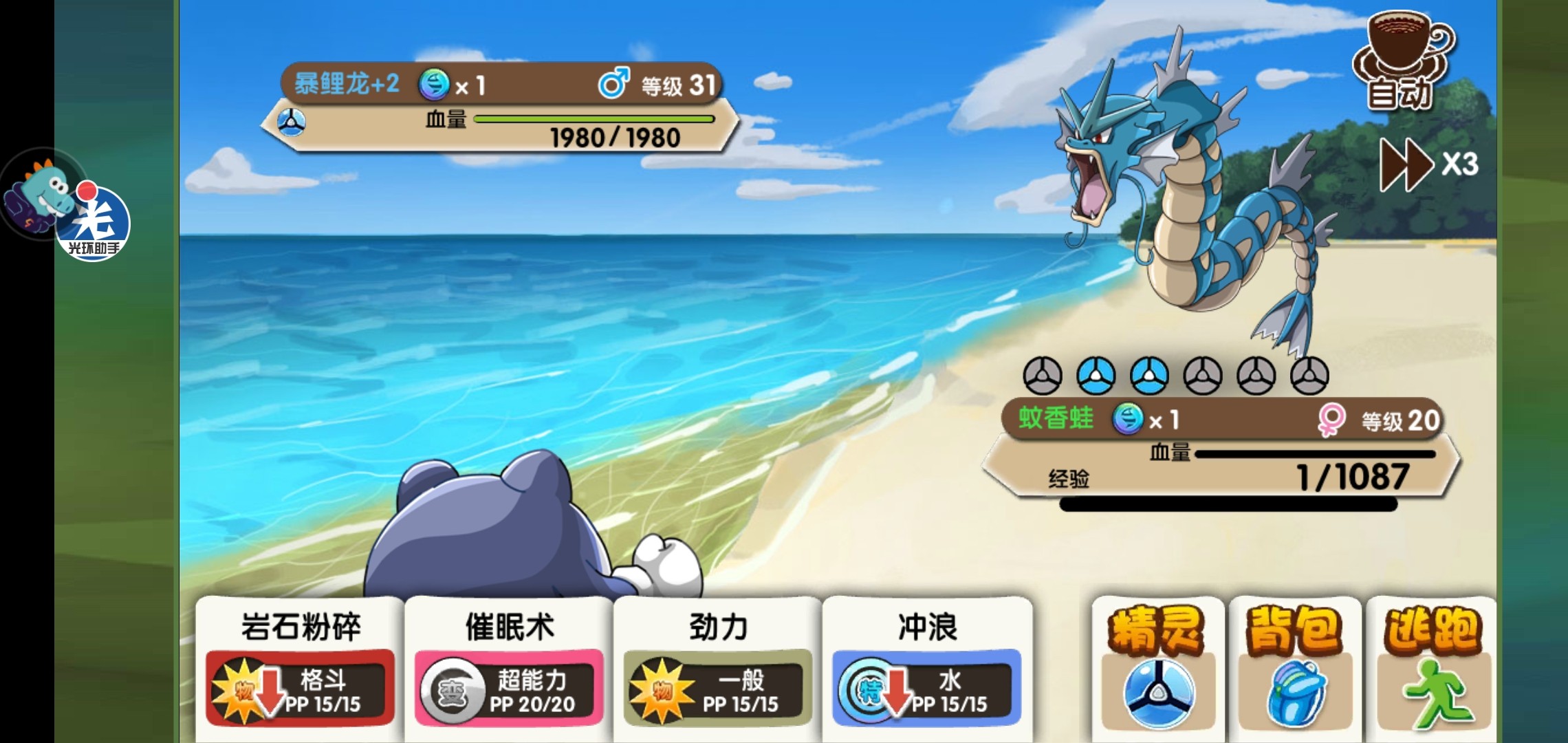
Task: Open the 光环助手 floating overlay
Action: 93,222
